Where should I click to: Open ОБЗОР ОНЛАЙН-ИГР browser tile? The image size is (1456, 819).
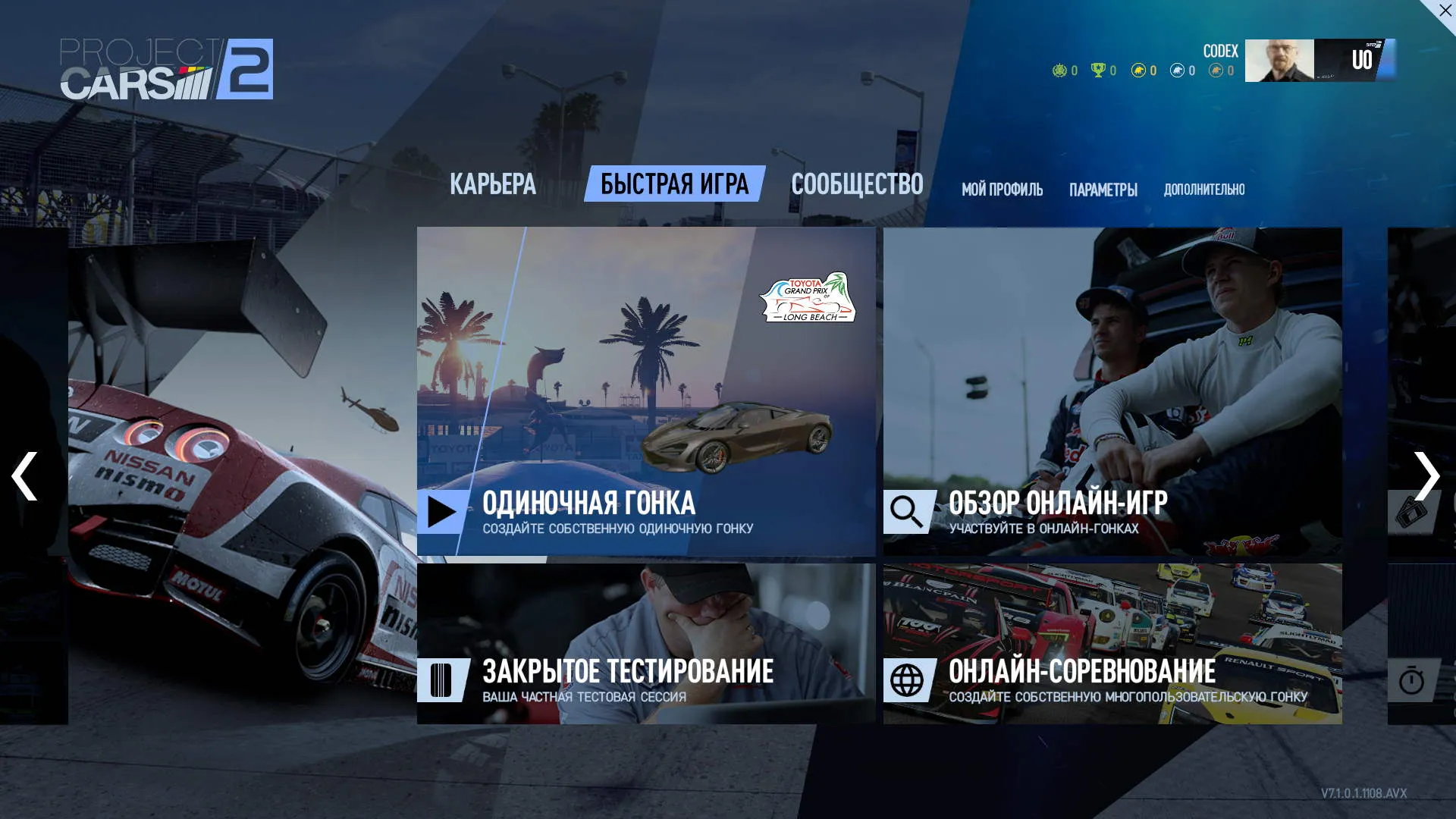(x=1112, y=391)
